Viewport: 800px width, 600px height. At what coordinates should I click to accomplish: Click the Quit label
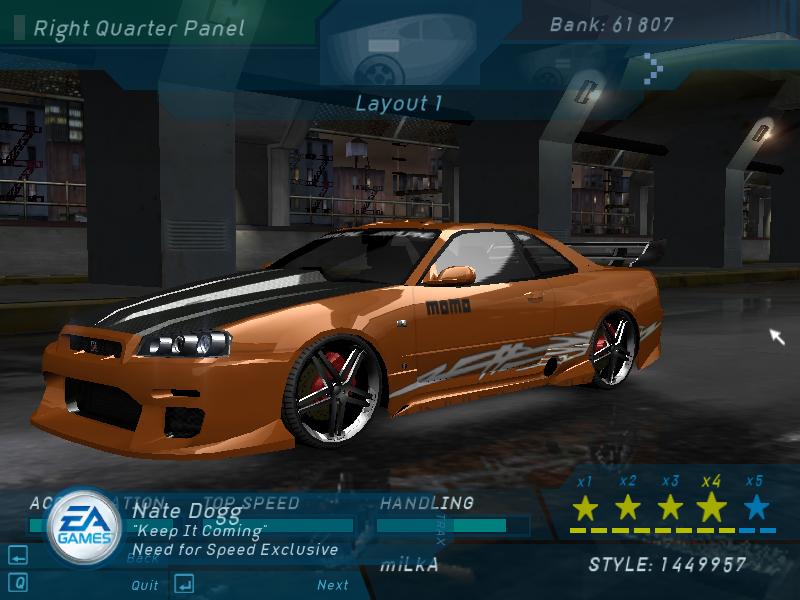point(145,585)
